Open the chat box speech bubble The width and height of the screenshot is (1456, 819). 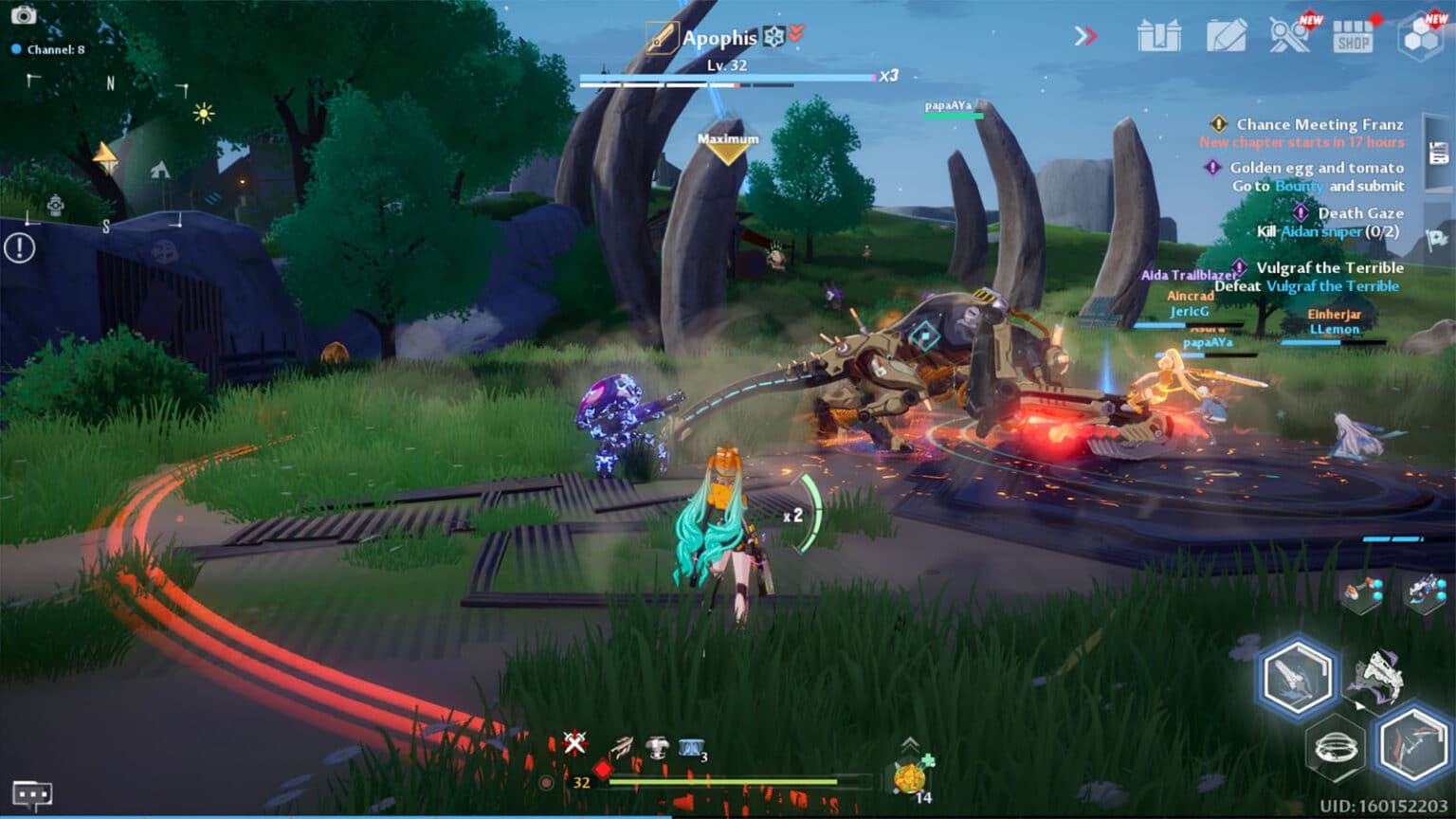pyautogui.click(x=31, y=793)
